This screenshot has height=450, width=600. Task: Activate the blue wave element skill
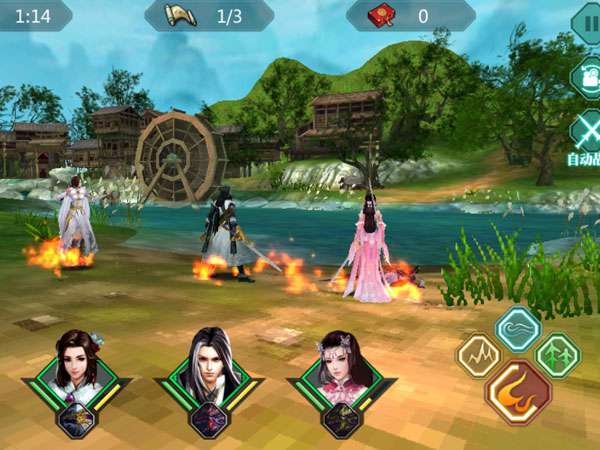coord(518,329)
